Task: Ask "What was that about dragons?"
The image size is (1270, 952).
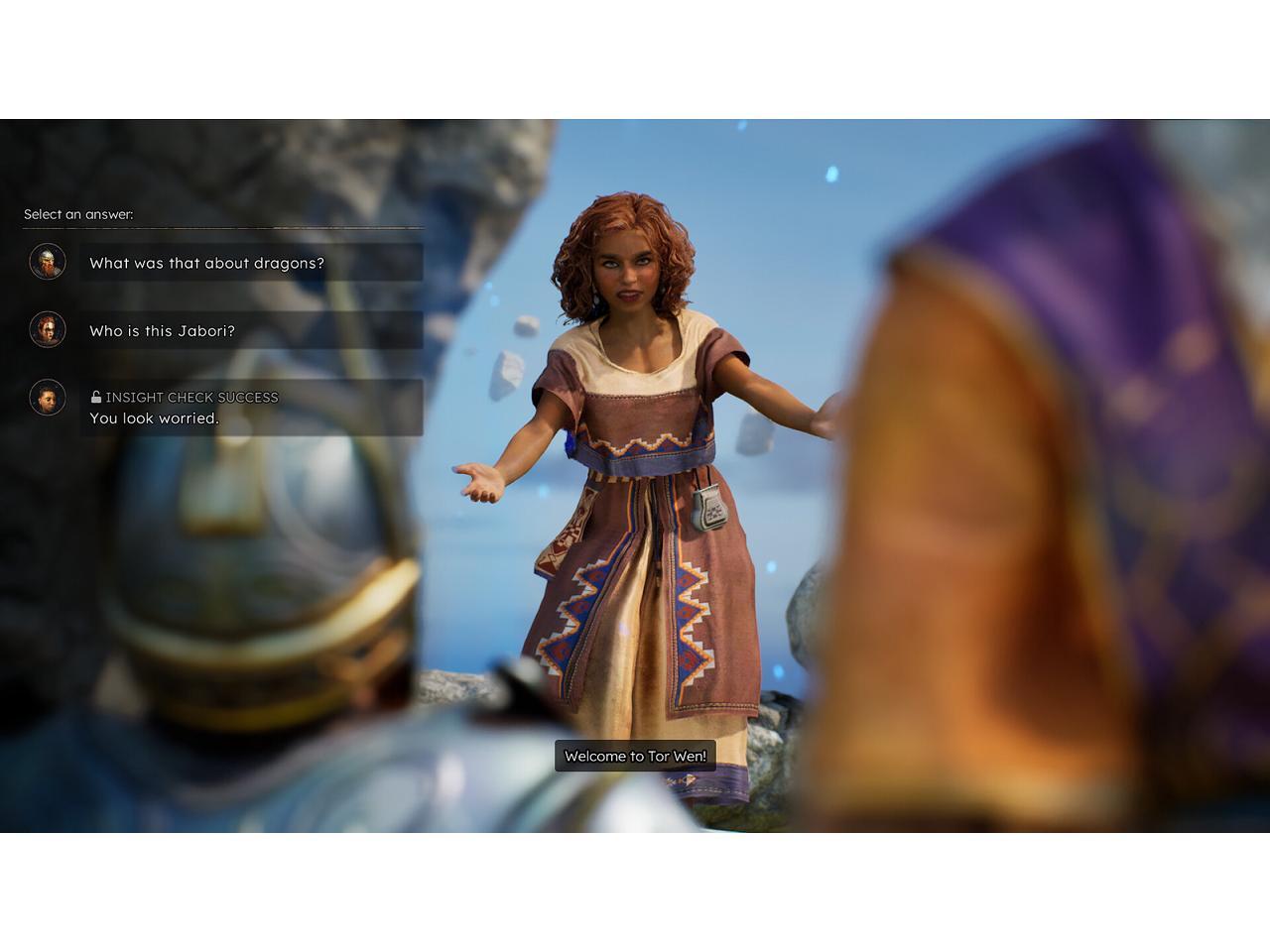Action: [250, 263]
